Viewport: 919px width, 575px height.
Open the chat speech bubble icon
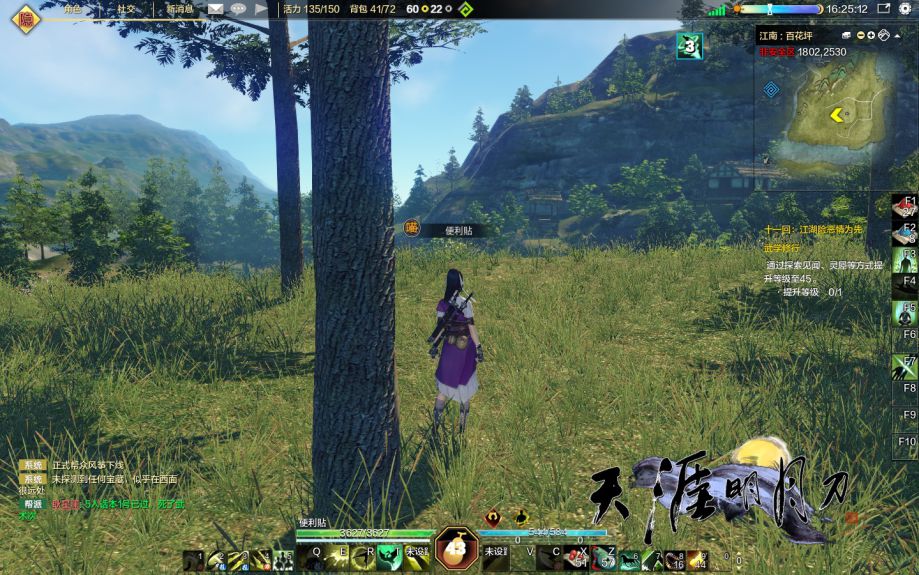coord(238,9)
